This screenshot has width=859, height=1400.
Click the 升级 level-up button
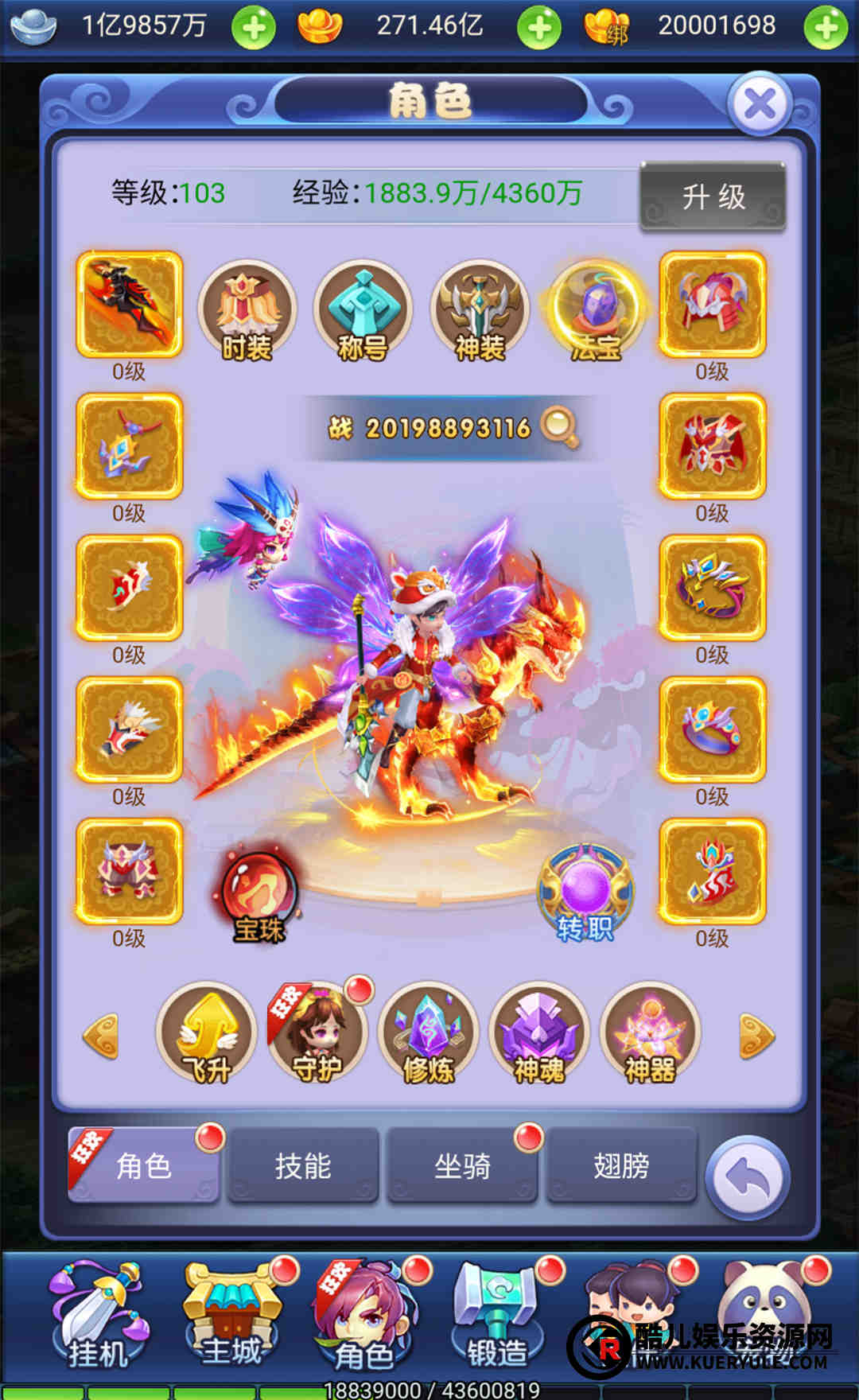(x=713, y=196)
